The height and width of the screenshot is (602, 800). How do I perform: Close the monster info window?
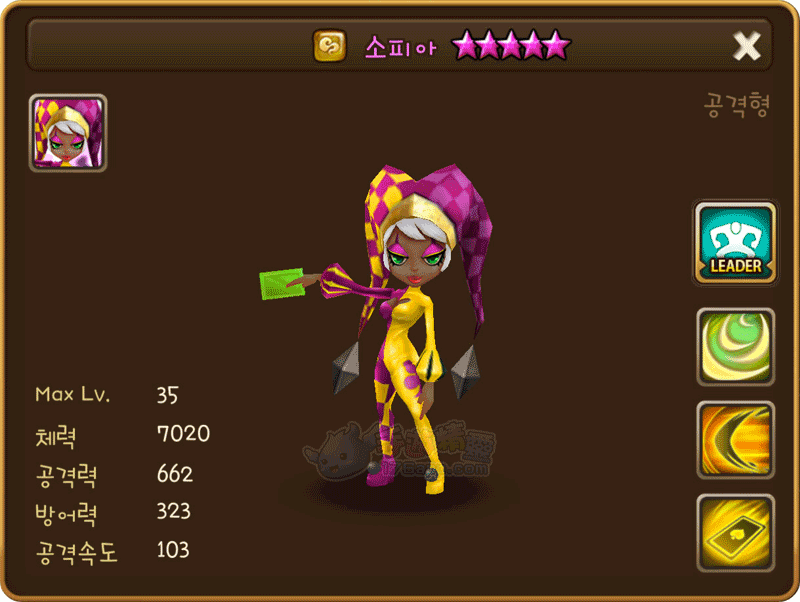coord(746,45)
